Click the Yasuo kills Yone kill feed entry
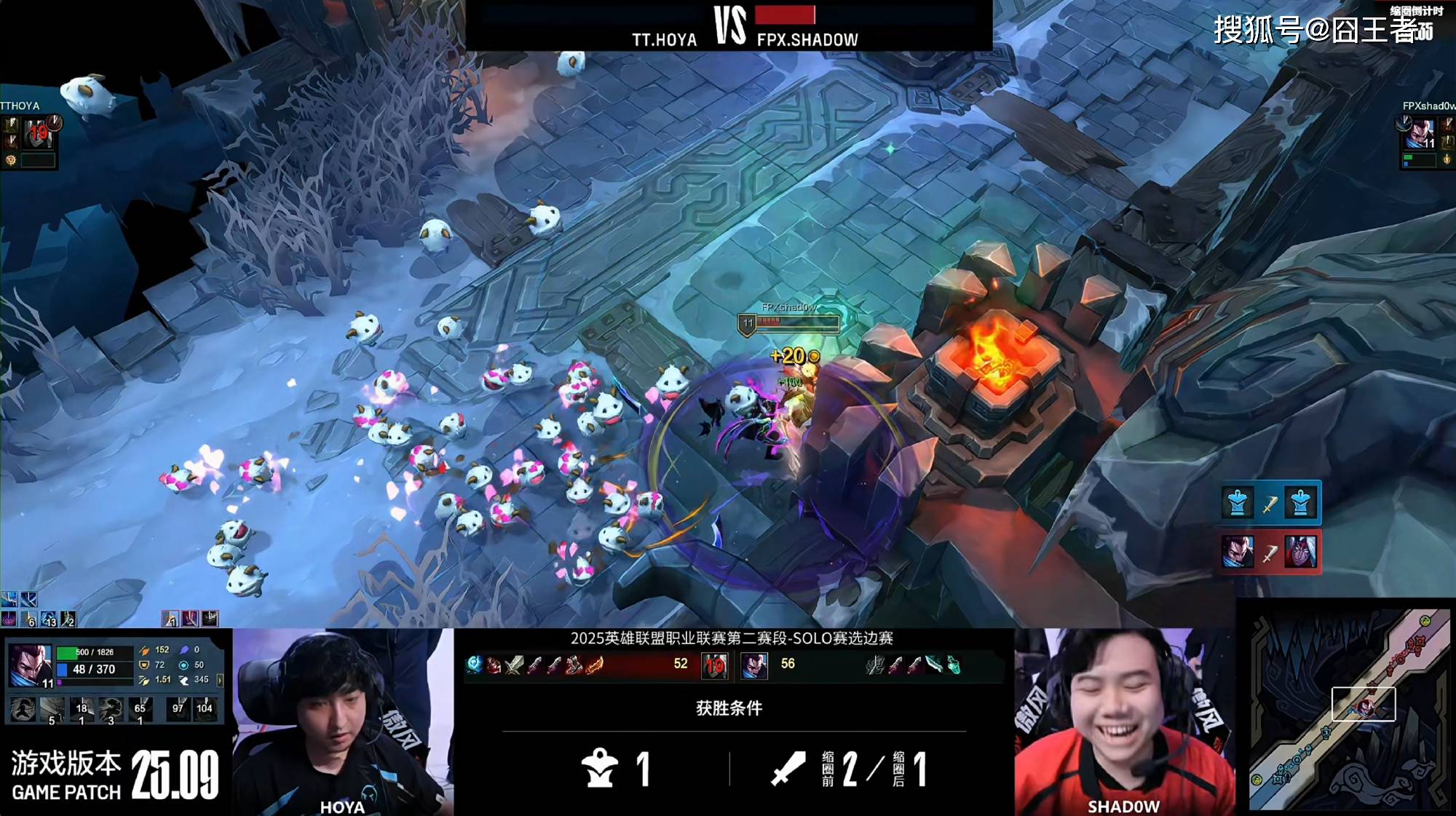Screen dimensions: 1456x816 (1270, 552)
